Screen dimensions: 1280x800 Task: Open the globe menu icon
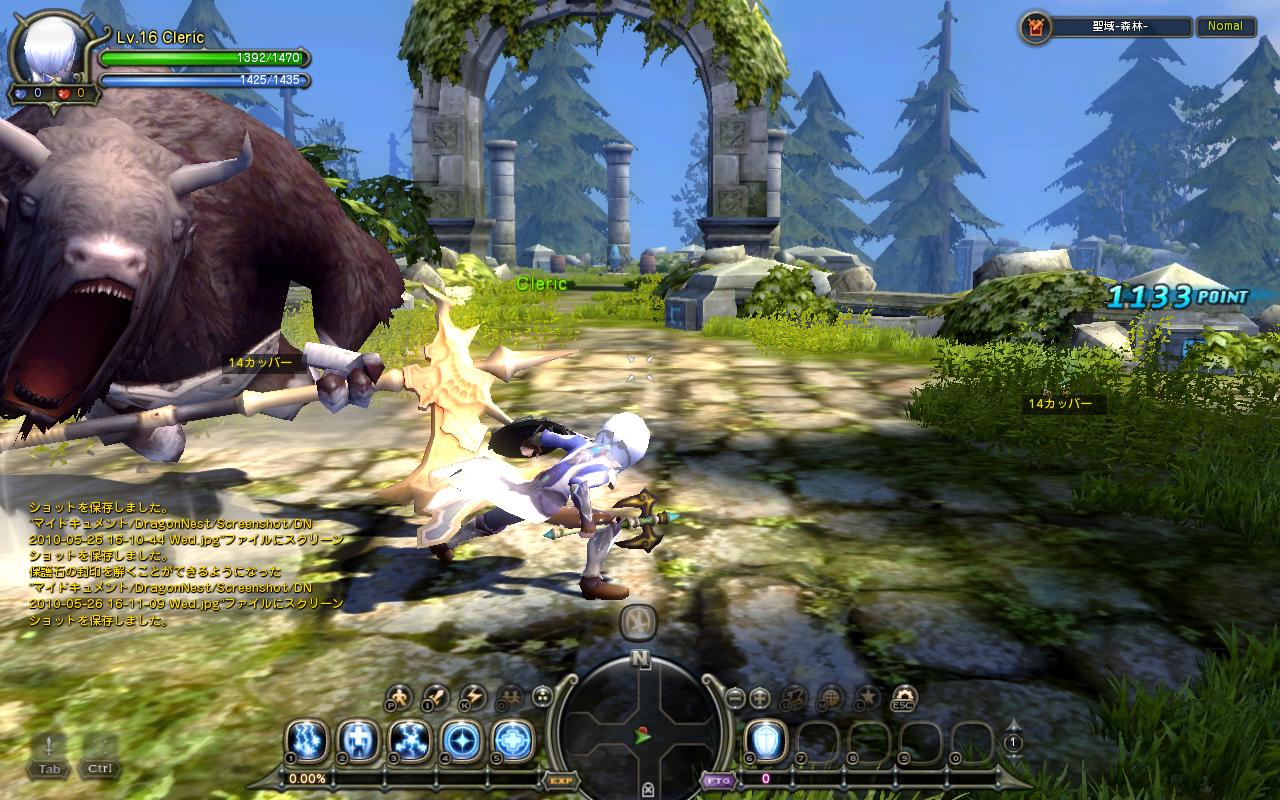[x=831, y=696]
